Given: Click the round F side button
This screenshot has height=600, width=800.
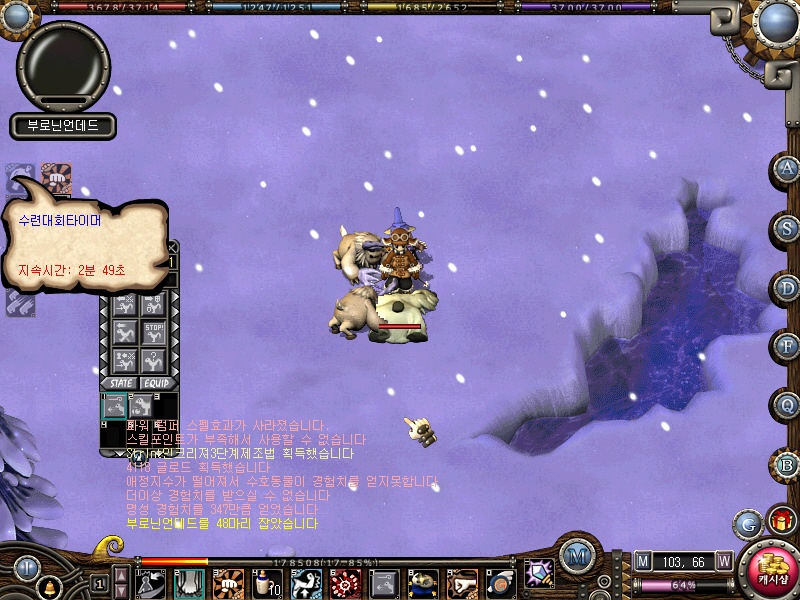Looking at the screenshot, I should pos(788,346).
